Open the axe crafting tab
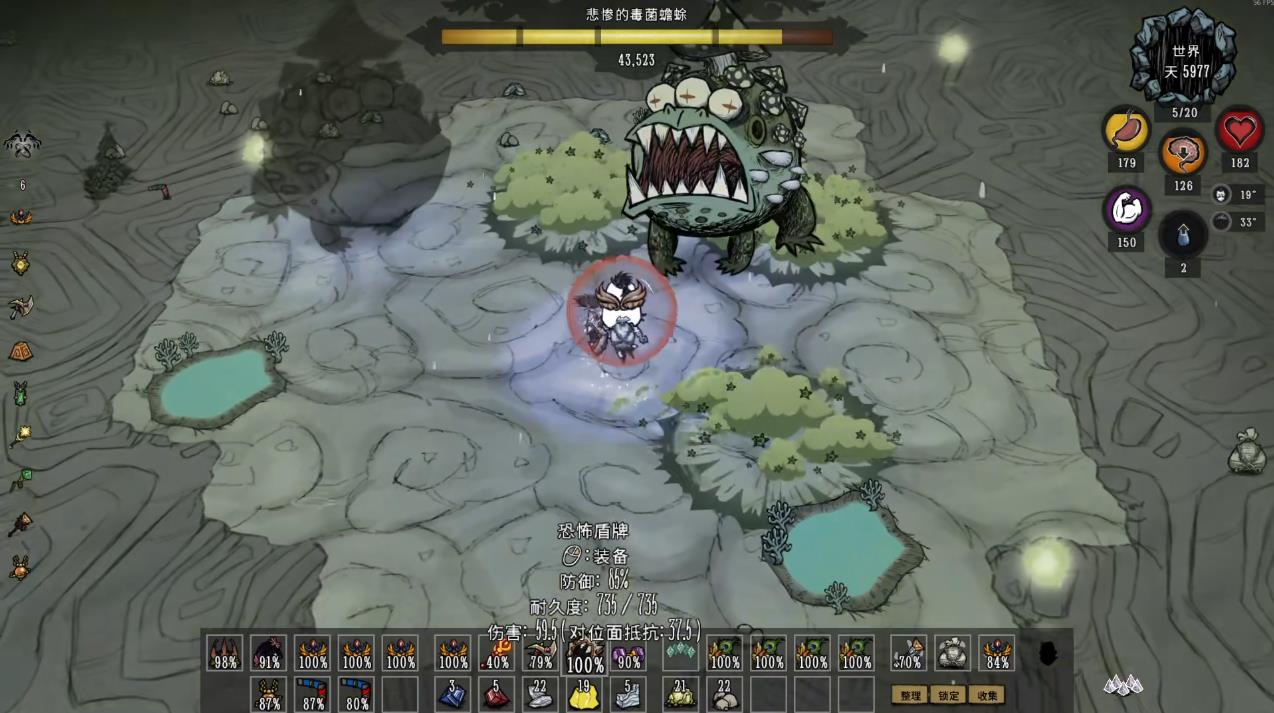Image resolution: width=1274 pixels, height=713 pixels. [20, 307]
